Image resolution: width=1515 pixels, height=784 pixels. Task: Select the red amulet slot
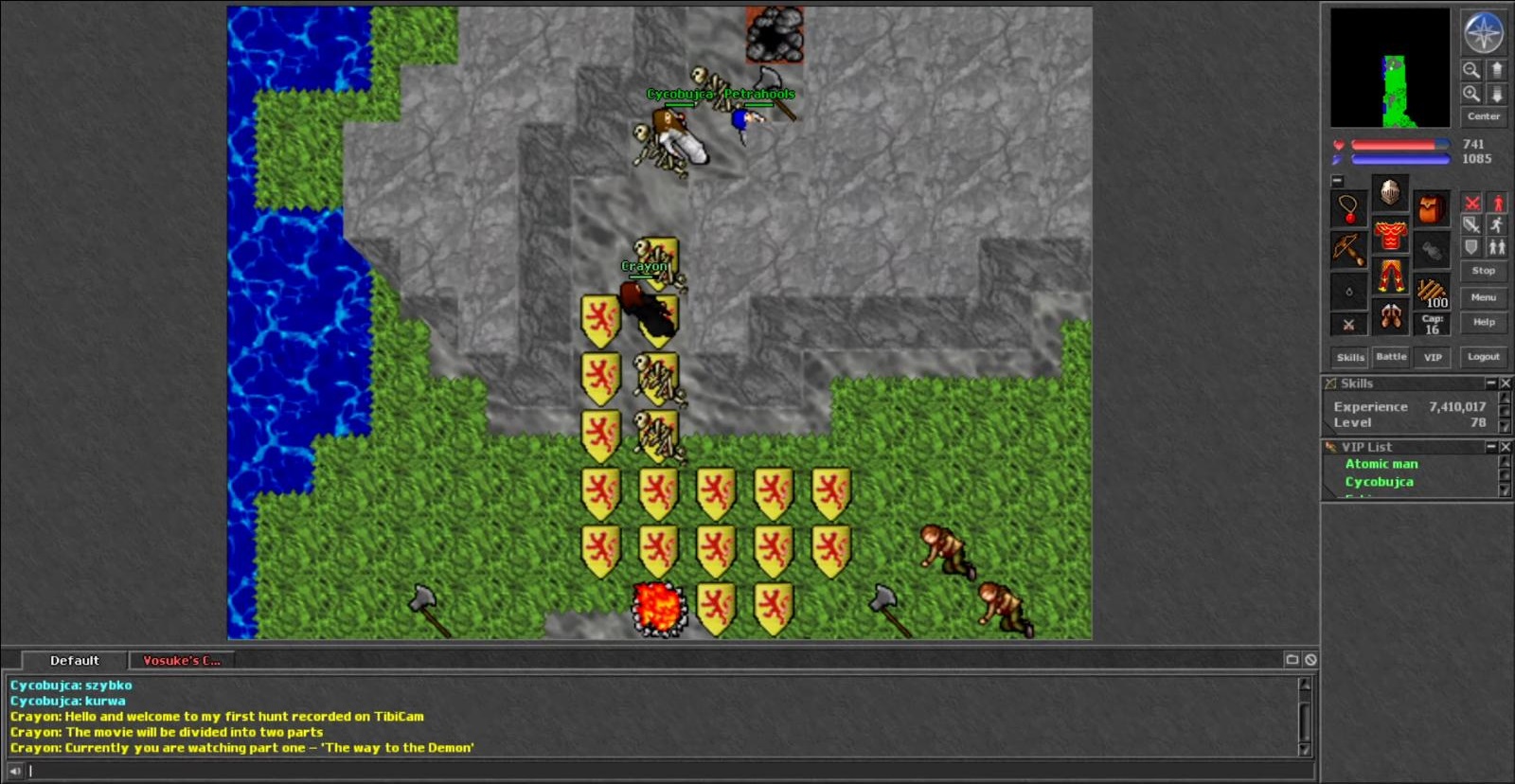coord(1348,208)
